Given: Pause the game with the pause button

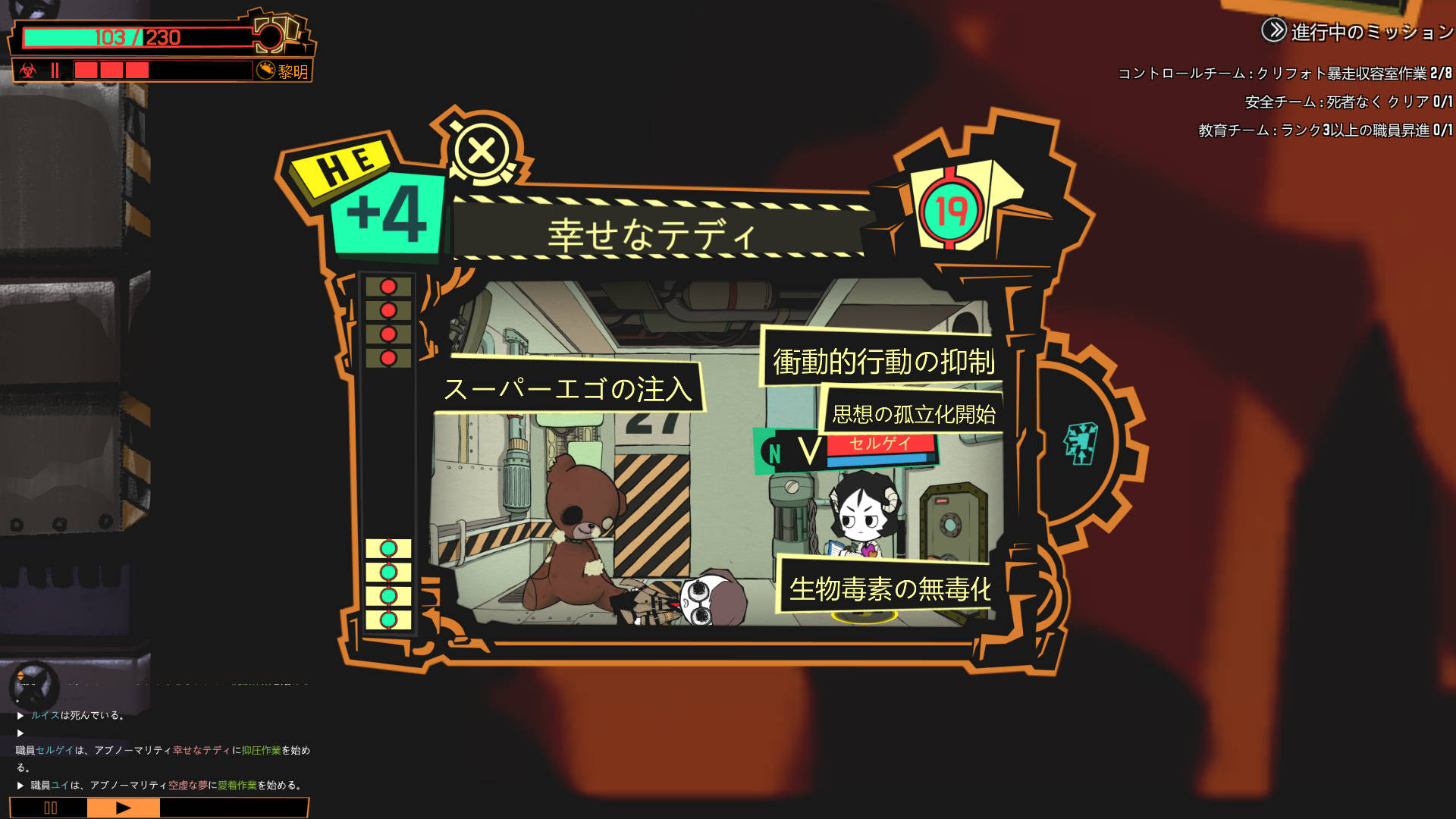Looking at the screenshot, I should pos(50,808).
